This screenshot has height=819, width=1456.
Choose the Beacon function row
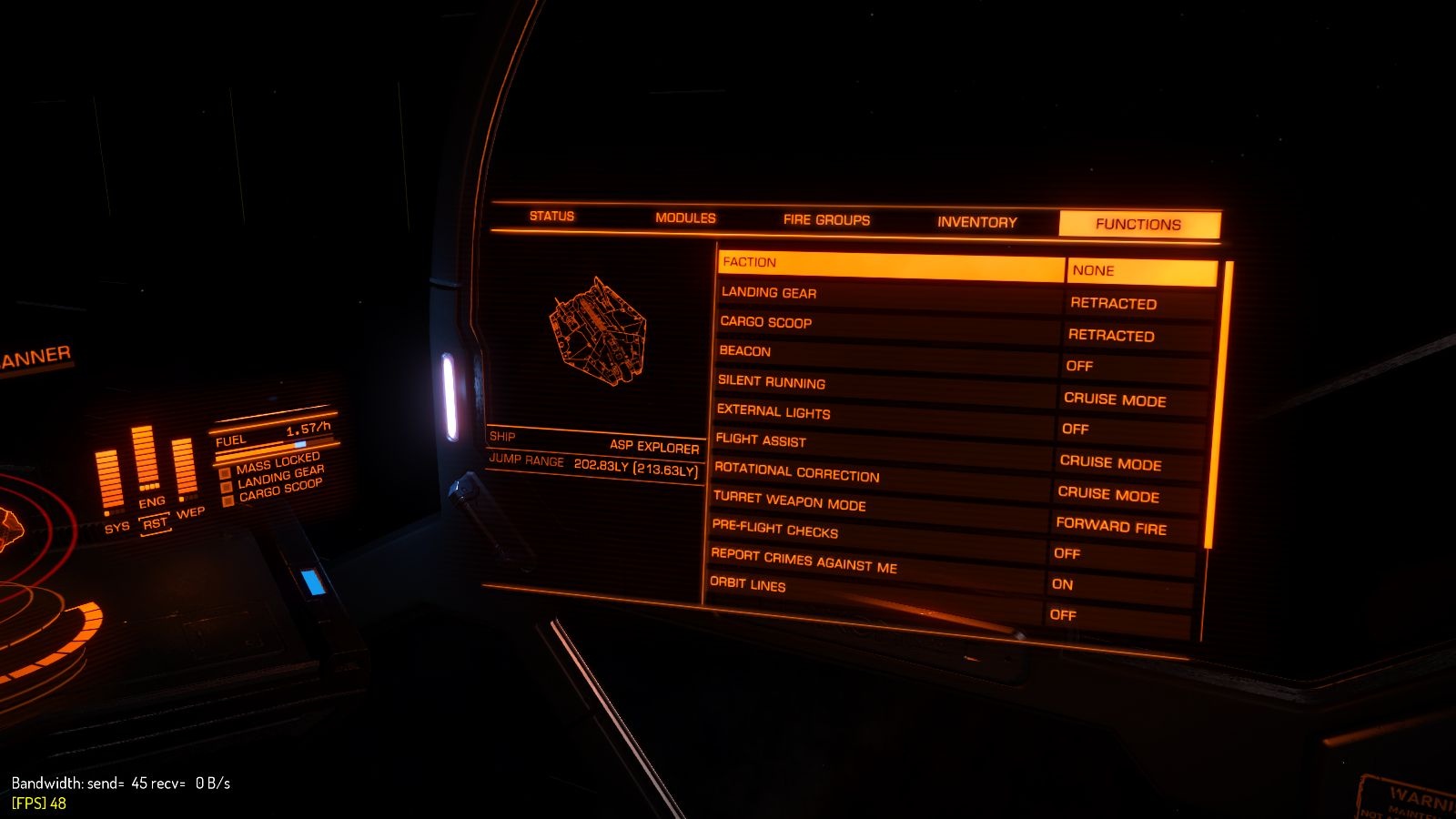885,356
